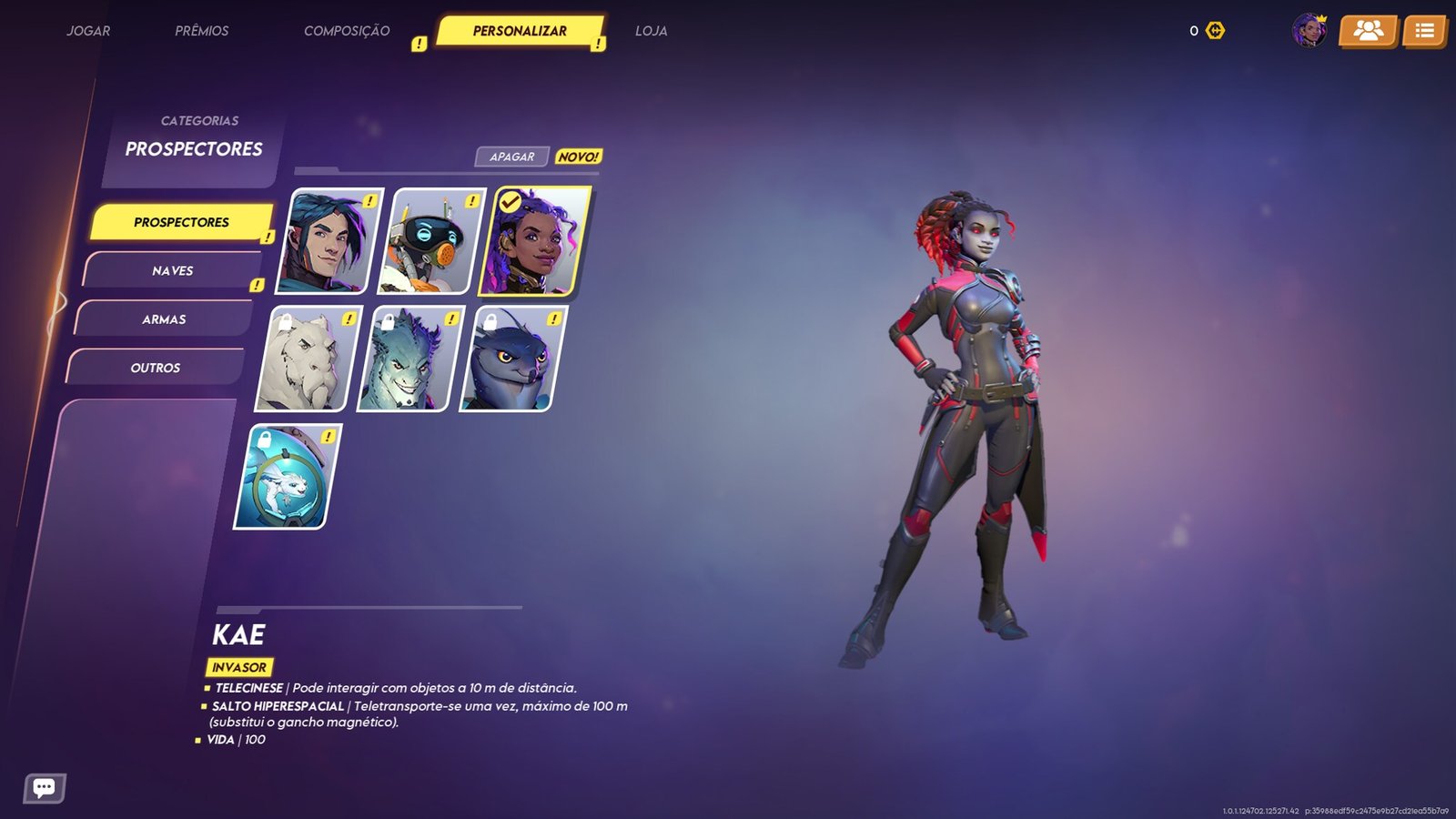Viewport: 1456px width, 819px height.
Task: Select the locked white creature in bubble
Action: point(288,476)
